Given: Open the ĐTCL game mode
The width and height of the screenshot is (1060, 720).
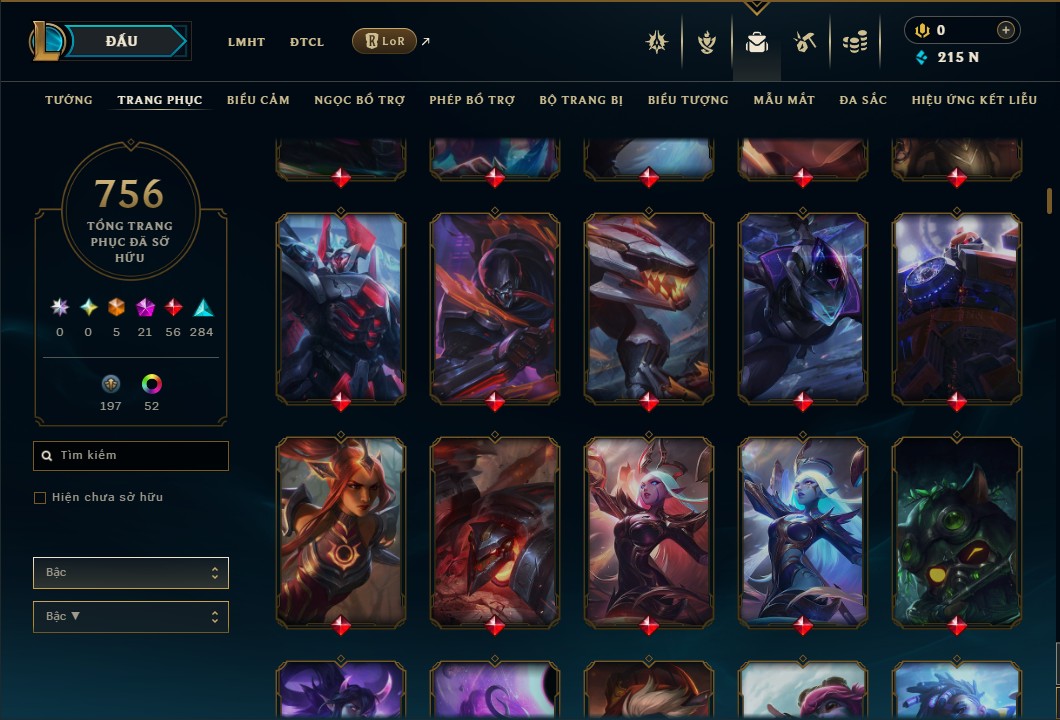Looking at the screenshot, I should point(307,42).
